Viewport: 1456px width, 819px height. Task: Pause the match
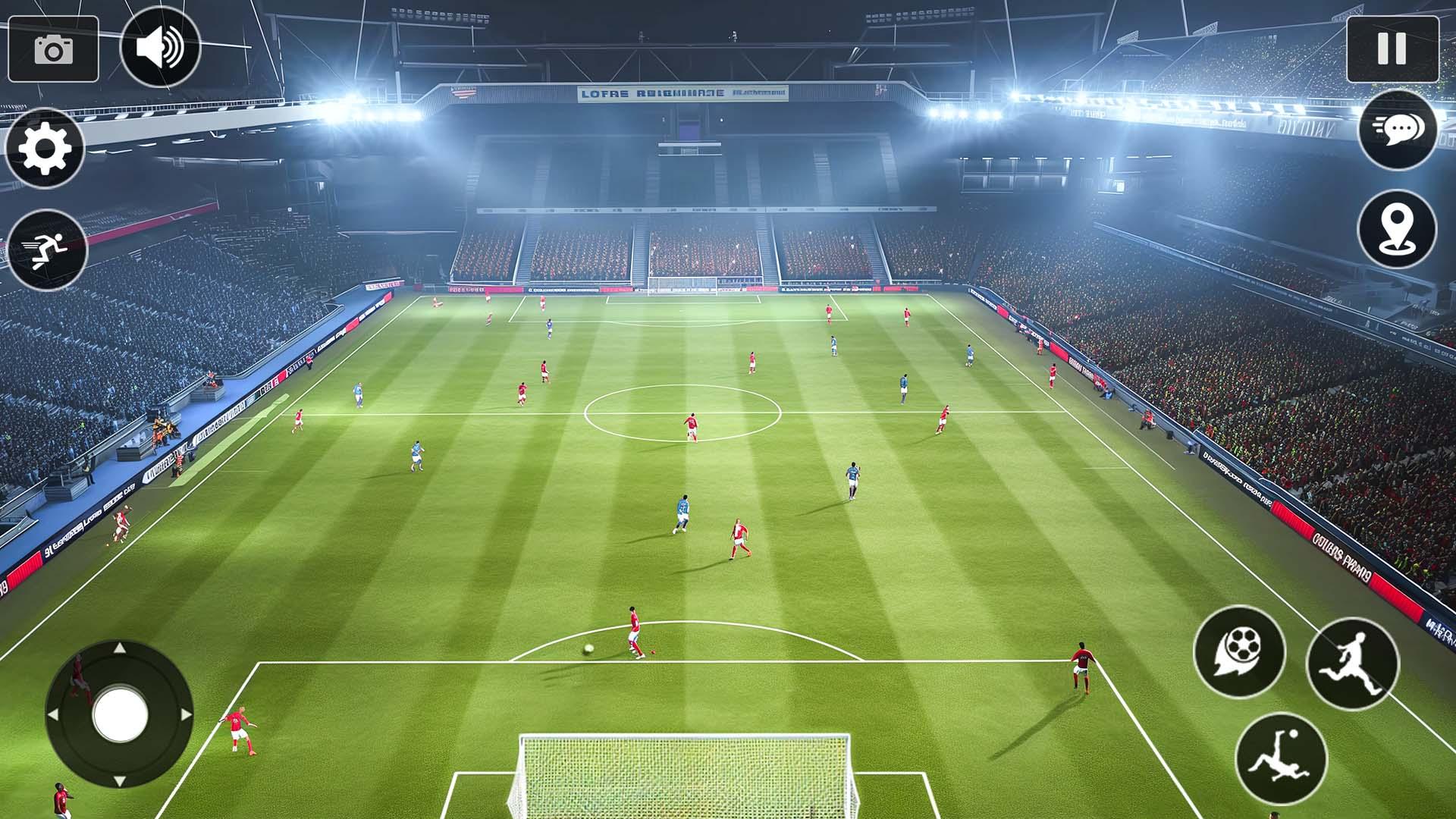tap(1392, 49)
